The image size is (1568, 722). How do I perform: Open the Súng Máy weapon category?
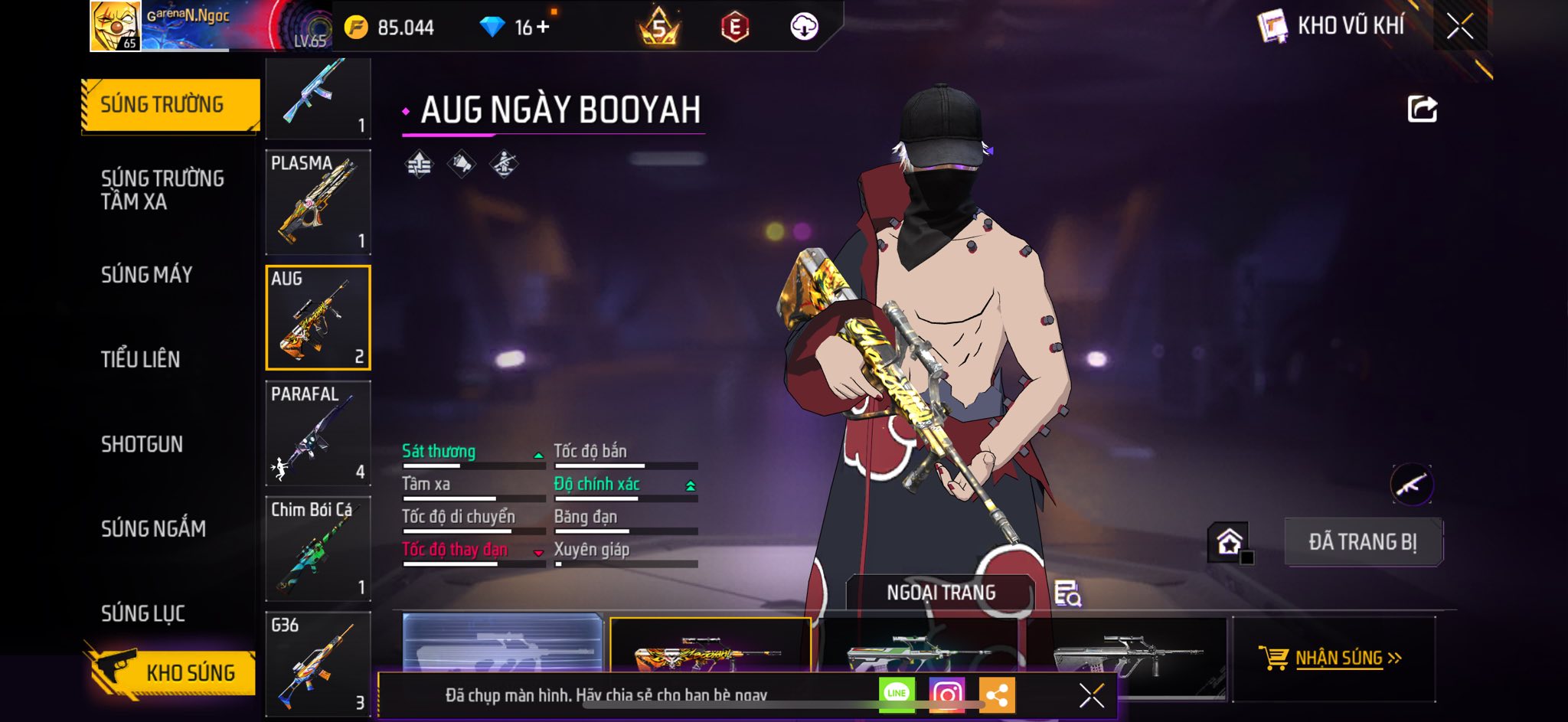pyautogui.click(x=146, y=275)
